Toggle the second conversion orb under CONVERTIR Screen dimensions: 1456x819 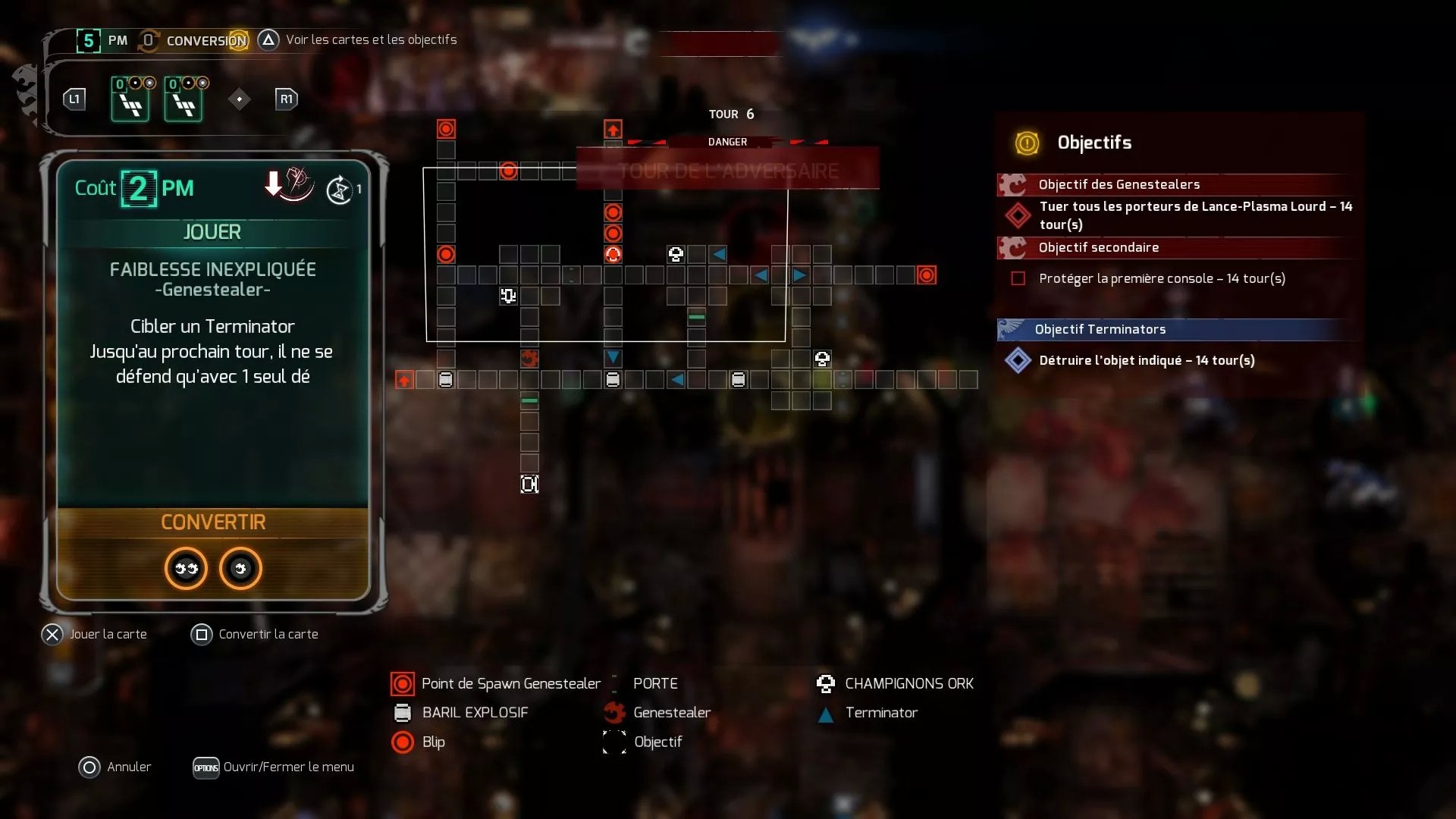pos(240,569)
